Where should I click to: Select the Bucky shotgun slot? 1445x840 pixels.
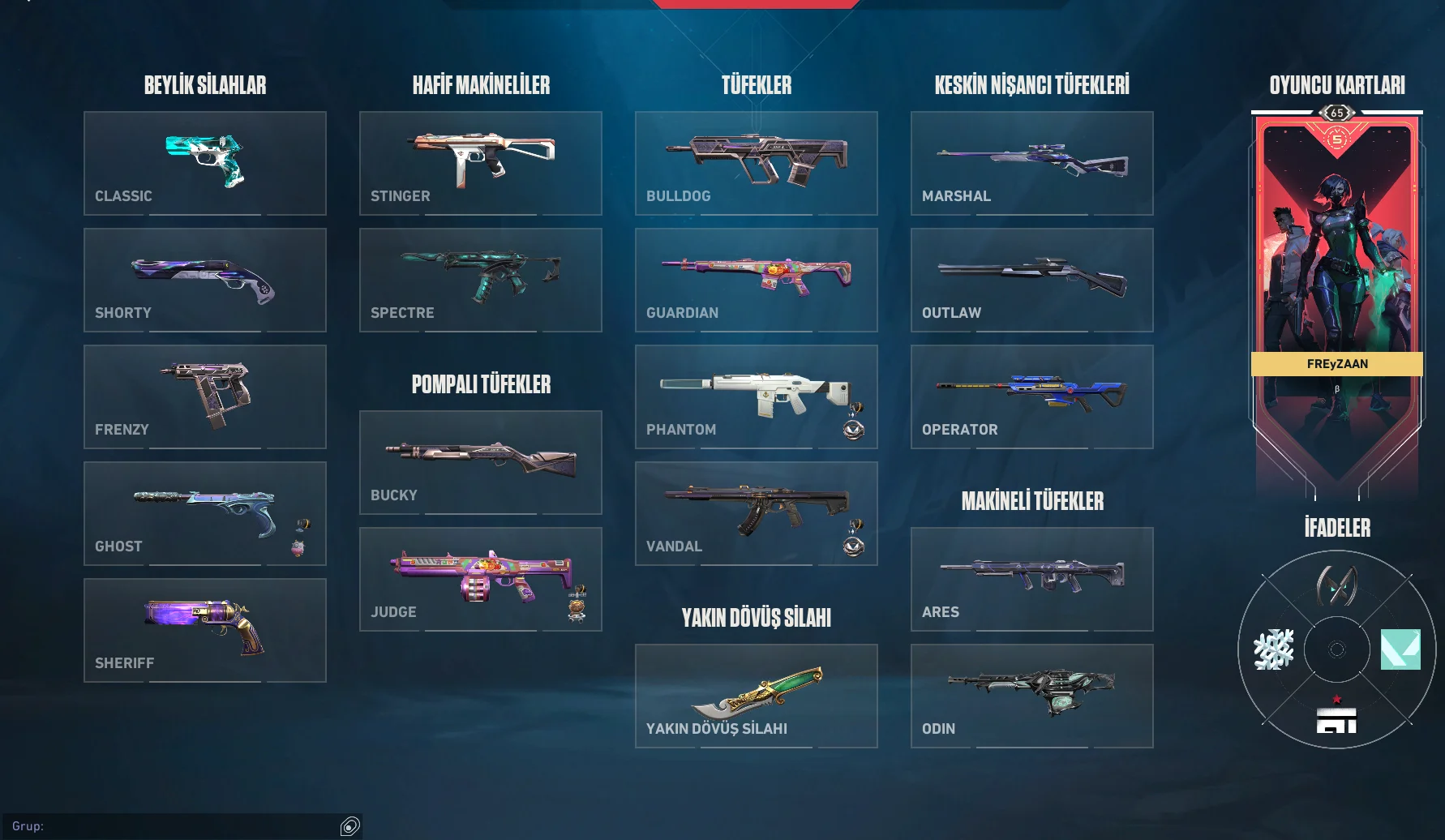pos(480,462)
